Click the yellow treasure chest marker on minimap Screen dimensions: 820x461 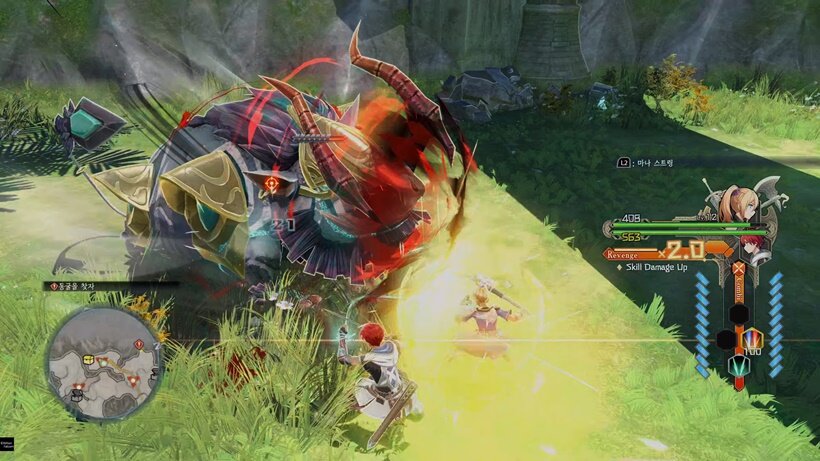click(x=89, y=358)
